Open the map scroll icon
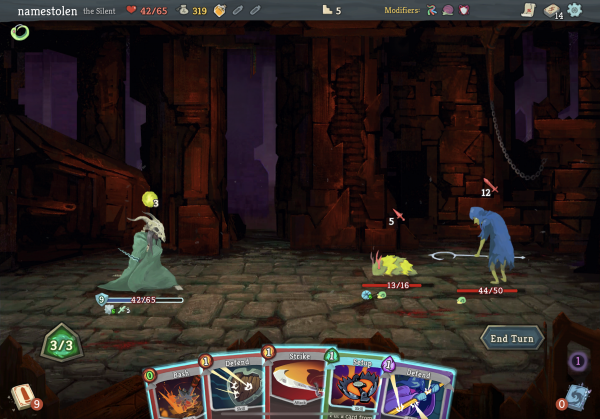Screen dimensions: 600x419 point(528,10)
